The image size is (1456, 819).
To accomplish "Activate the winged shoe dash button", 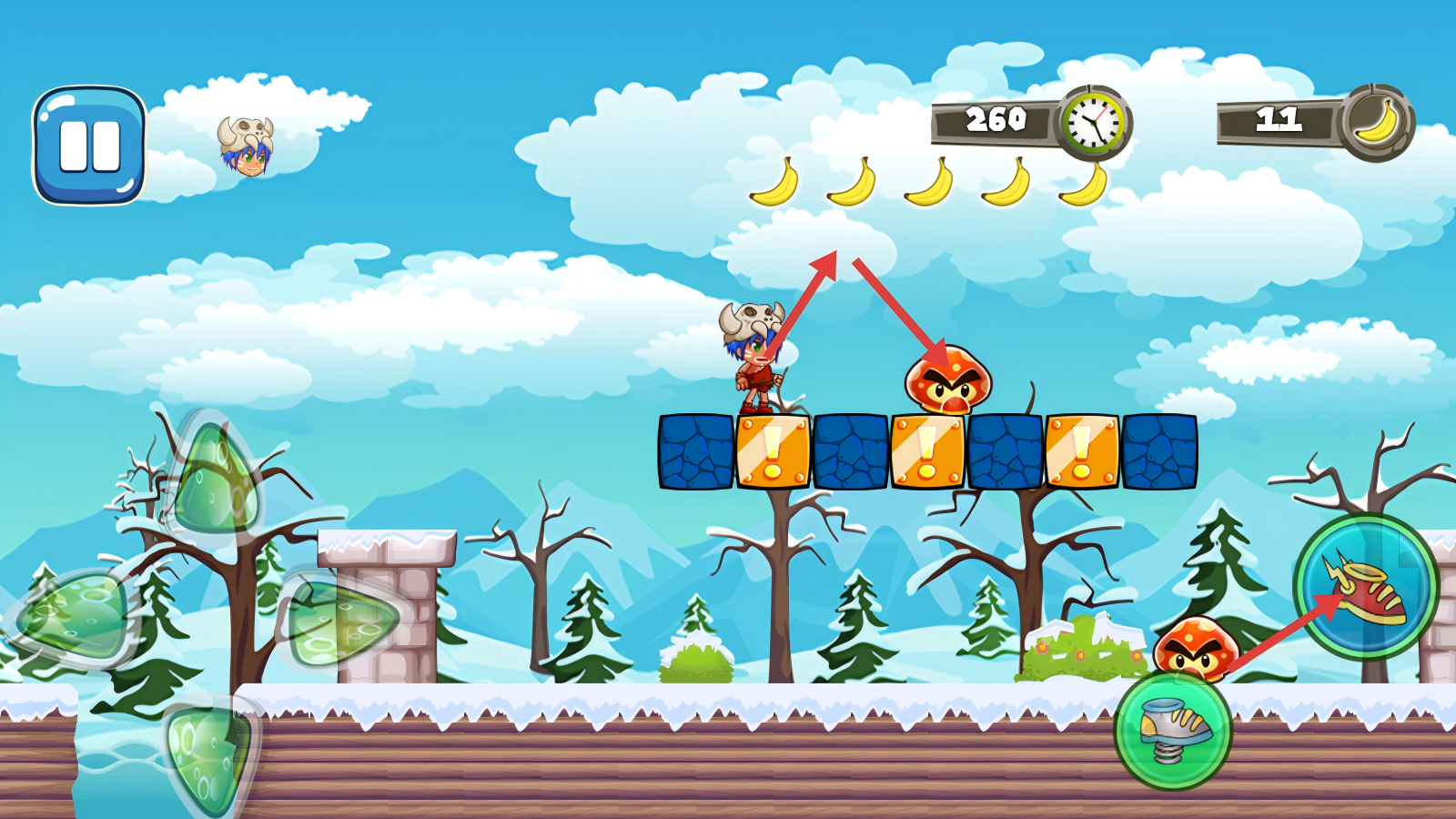I will tap(1366, 587).
